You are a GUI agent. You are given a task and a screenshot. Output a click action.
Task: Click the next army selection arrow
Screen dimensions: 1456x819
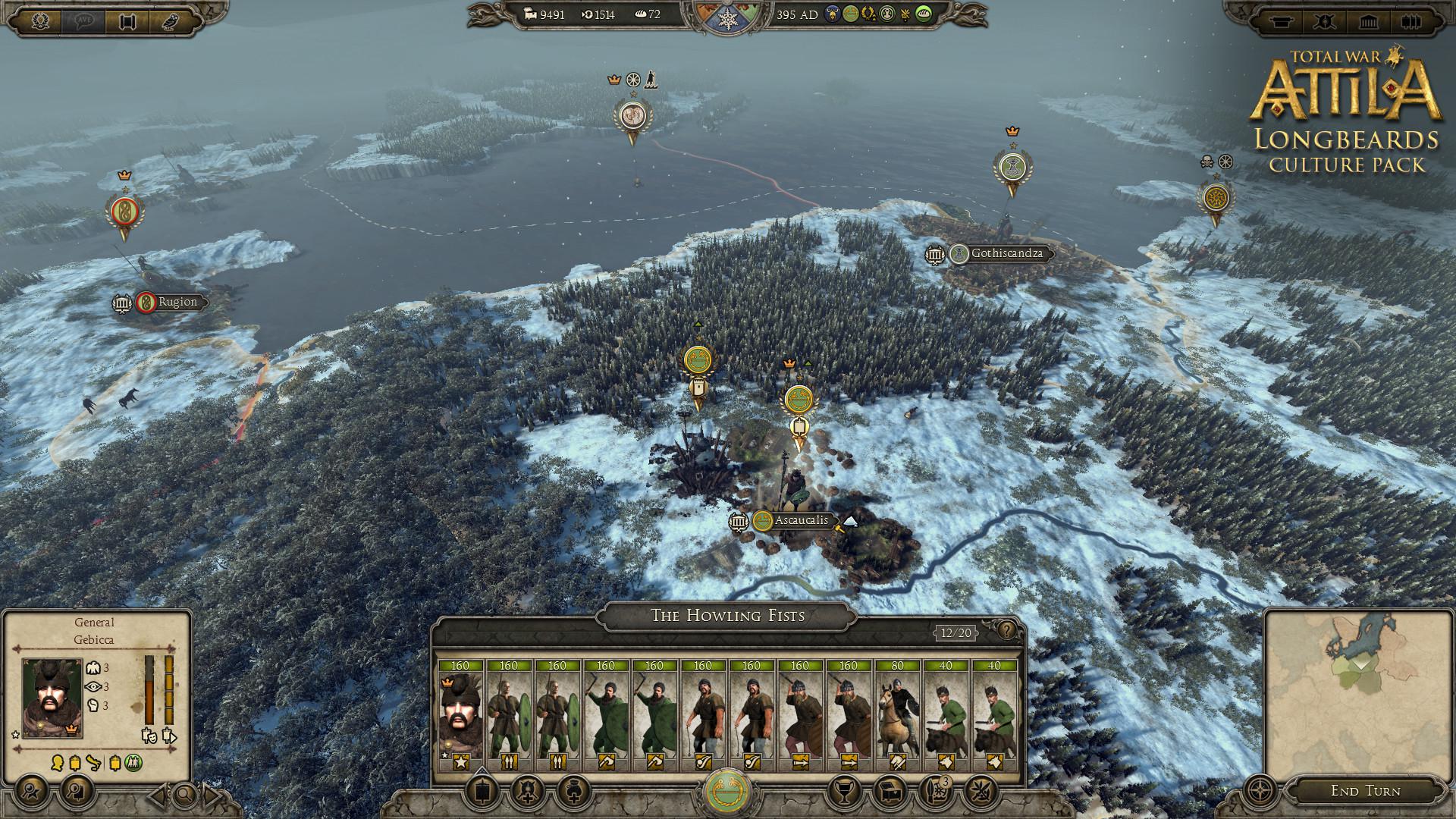211,796
